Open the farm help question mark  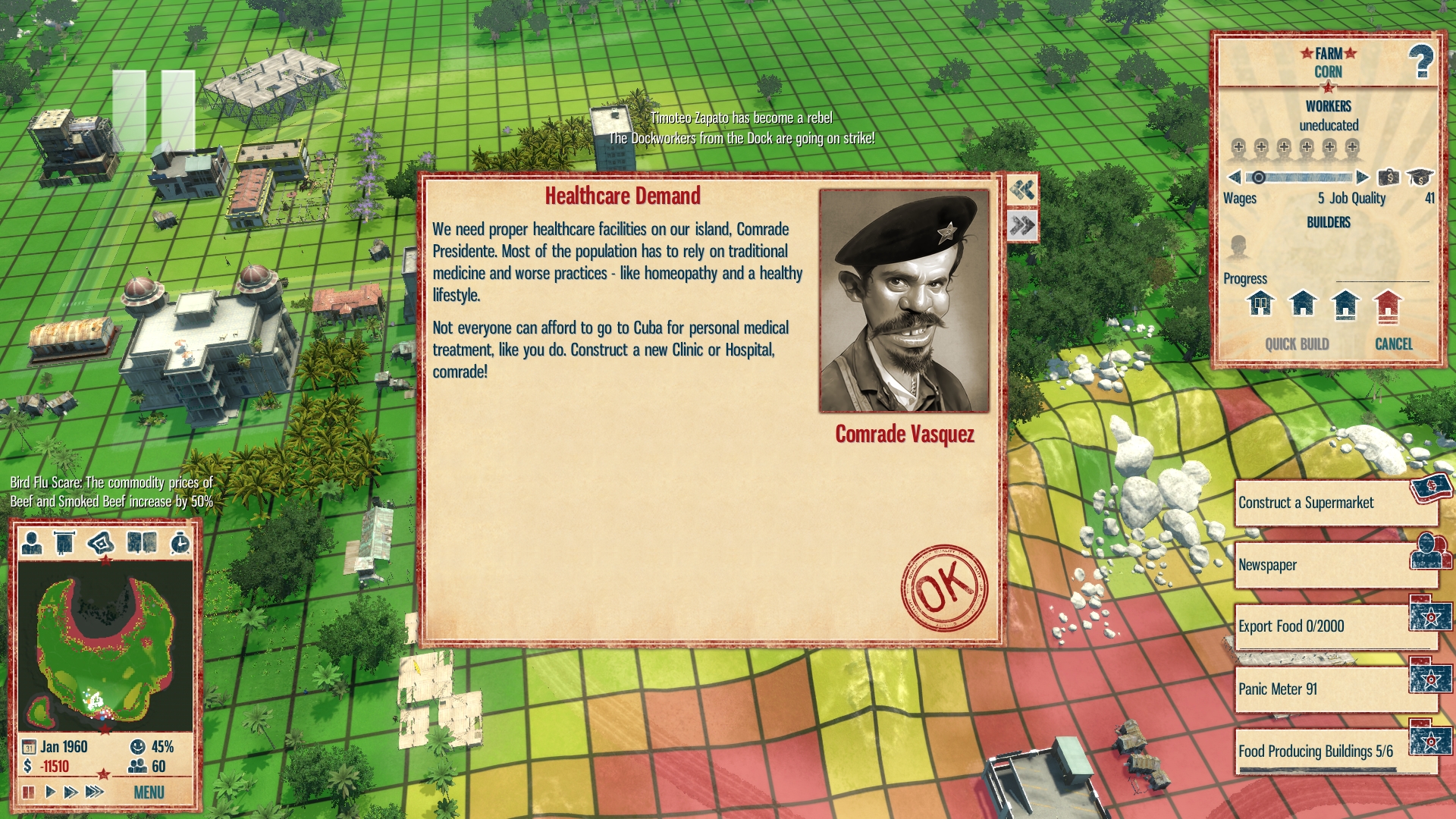tap(1420, 61)
